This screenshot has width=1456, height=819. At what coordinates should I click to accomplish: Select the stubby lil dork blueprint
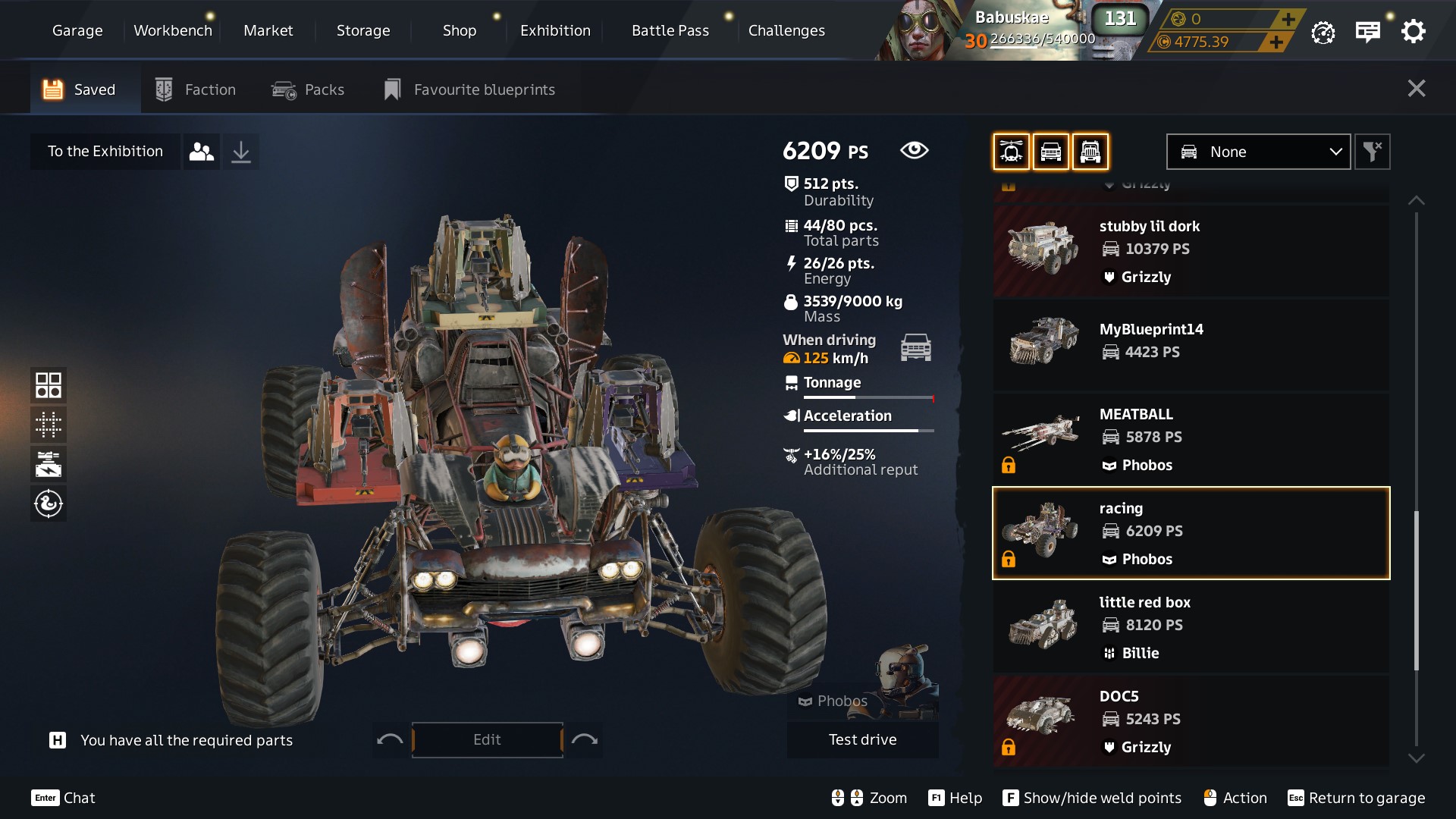tap(1191, 250)
